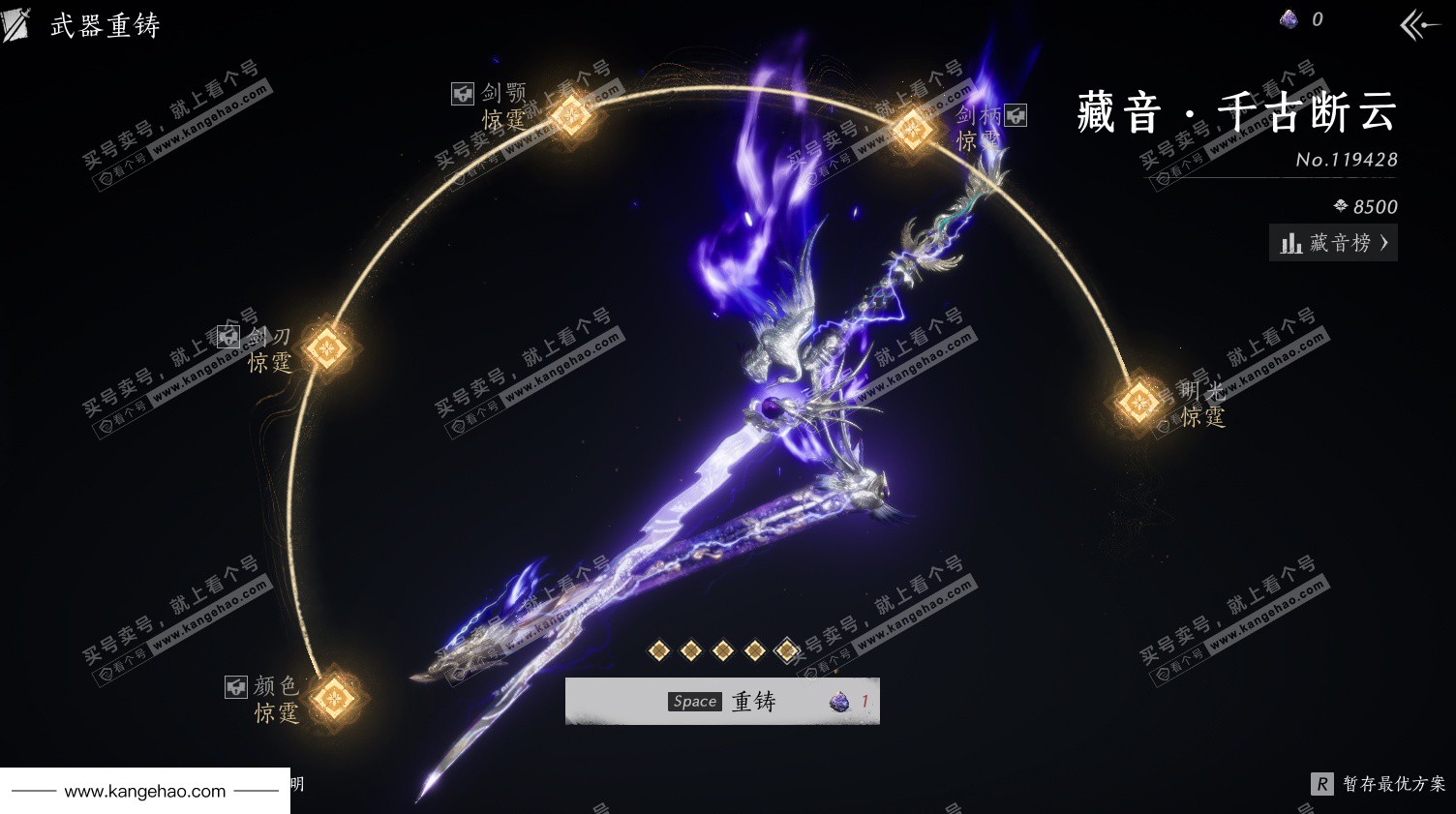
Task: Select the 剑刃 sword blade node
Action: pyautogui.click(x=328, y=347)
